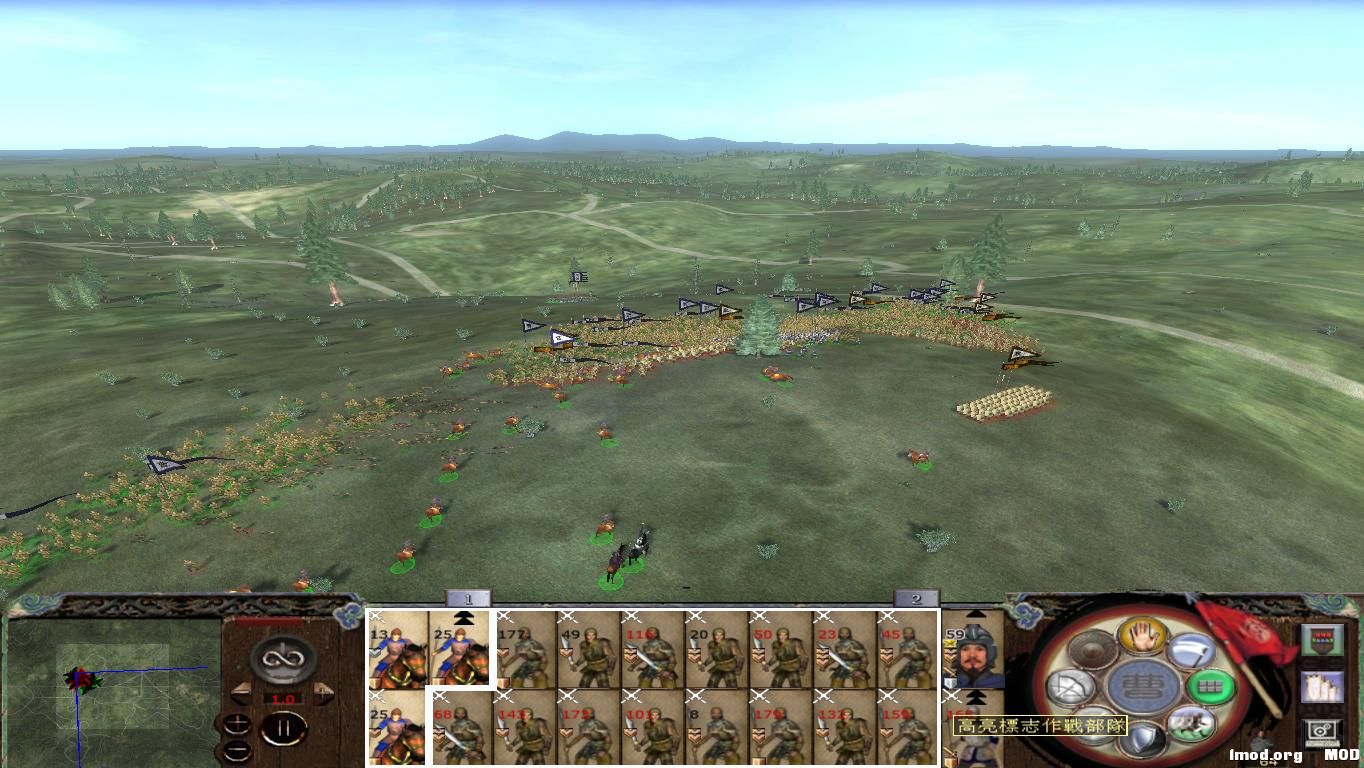Click the army banner icon above the scrolls
This screenshot has height=768, width=1364.
(1325, 638)
